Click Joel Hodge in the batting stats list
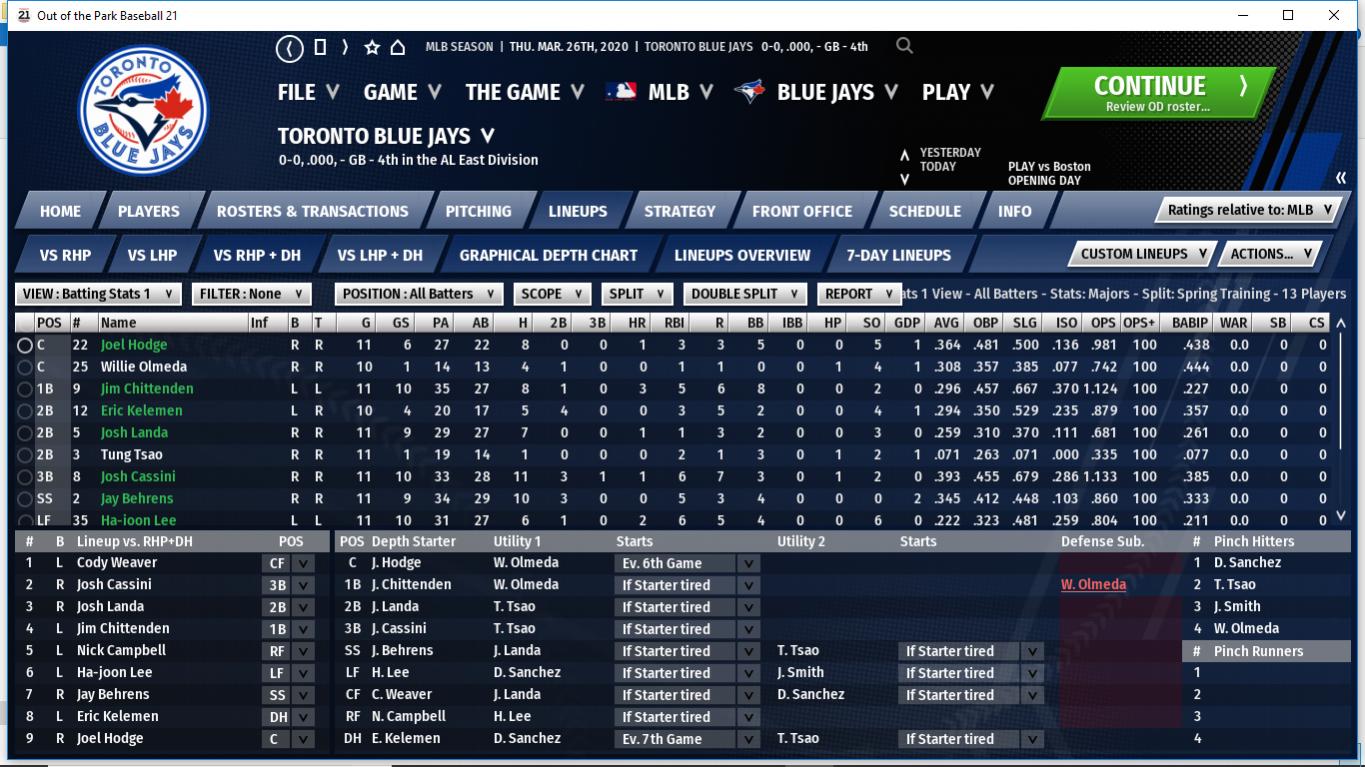This screenshot has height=767, width=1365. coord(134,345)
